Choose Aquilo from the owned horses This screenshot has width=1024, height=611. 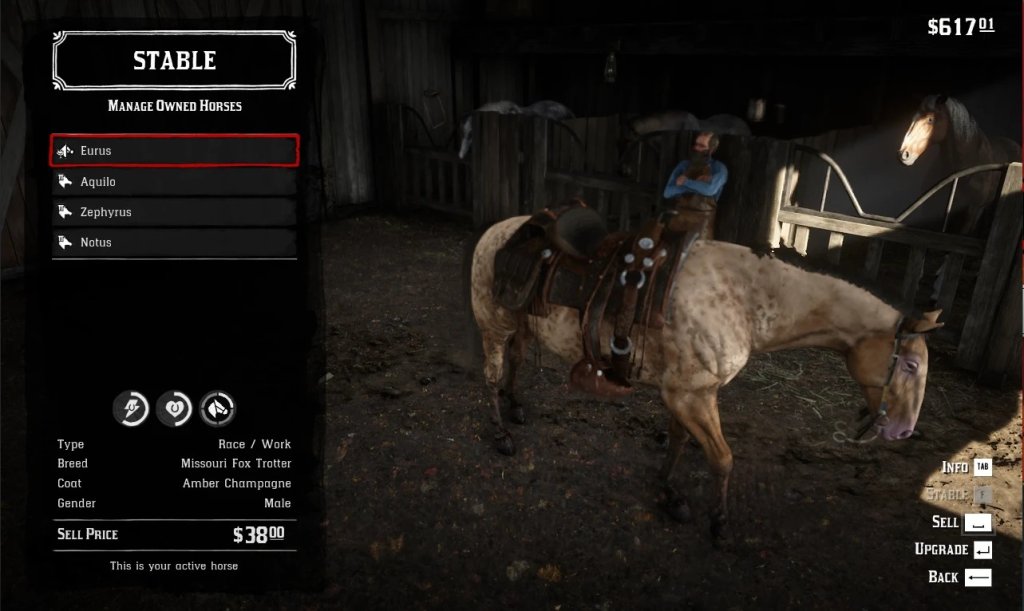175,182
